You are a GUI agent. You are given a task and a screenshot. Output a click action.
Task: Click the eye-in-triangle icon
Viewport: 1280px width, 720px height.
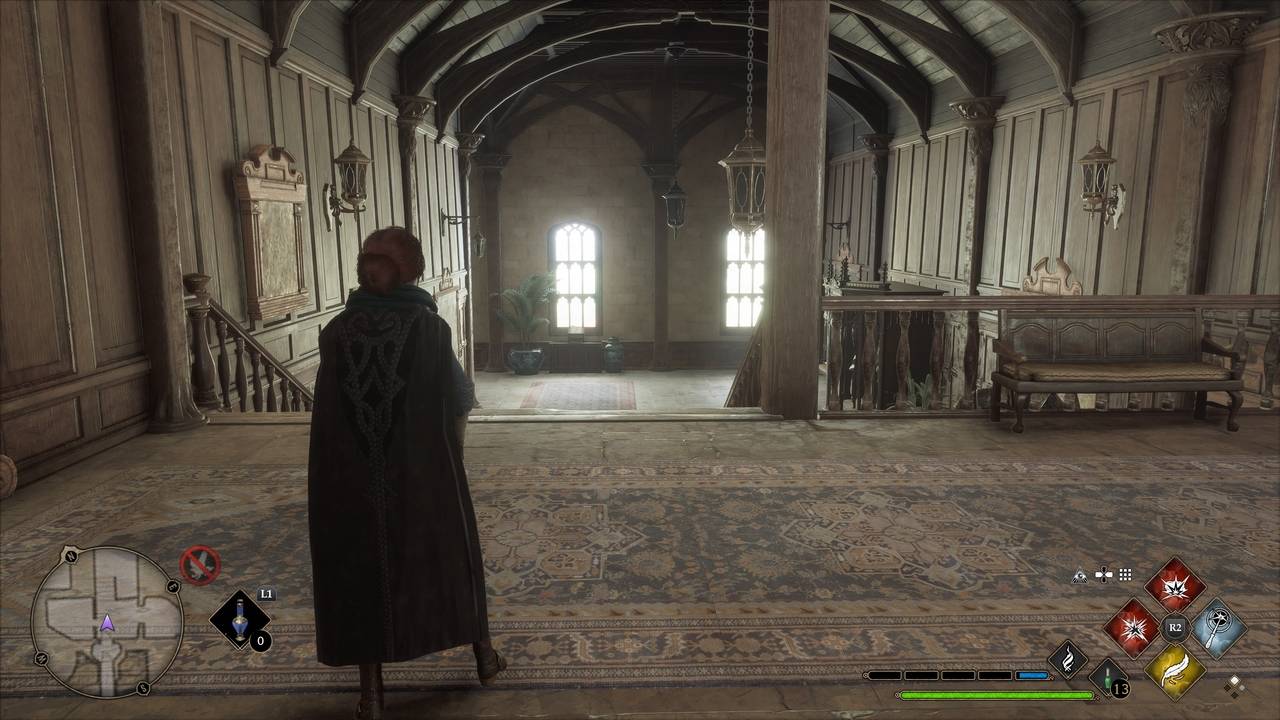coord(1080,575)
